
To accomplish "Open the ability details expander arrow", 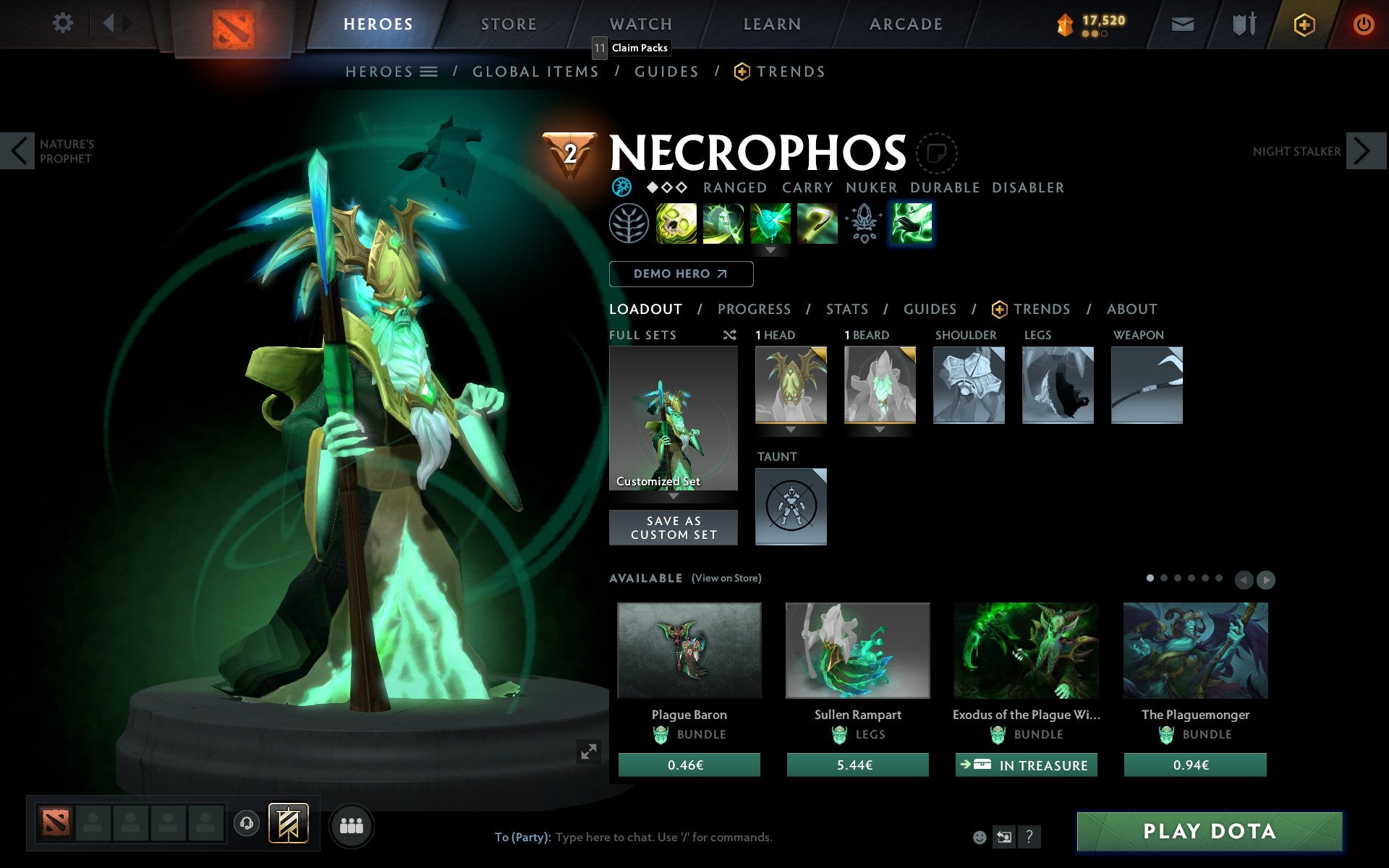I will click(x=770, y=251).
